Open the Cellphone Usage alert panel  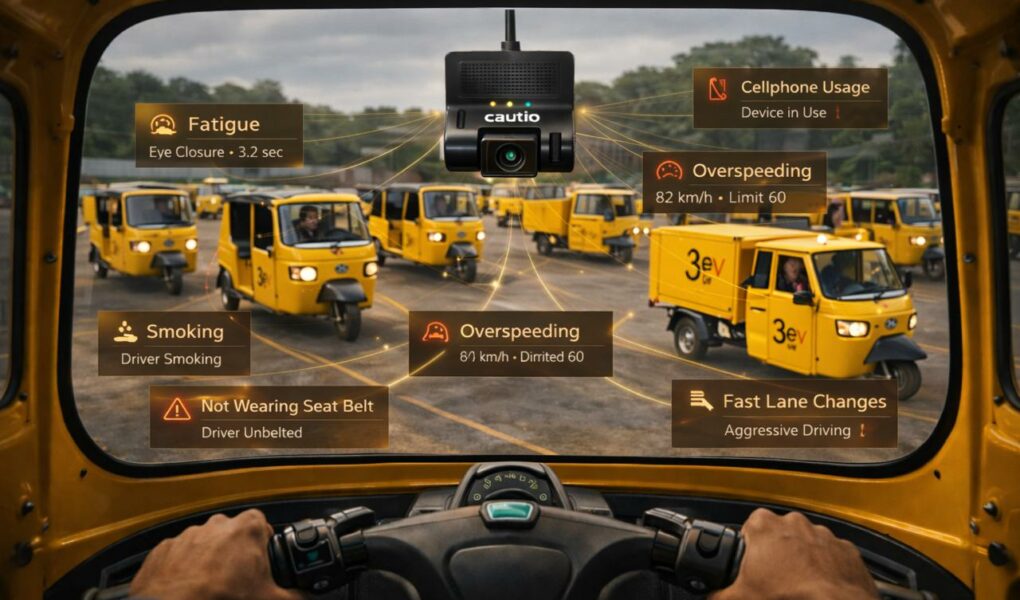click(790, 98)
